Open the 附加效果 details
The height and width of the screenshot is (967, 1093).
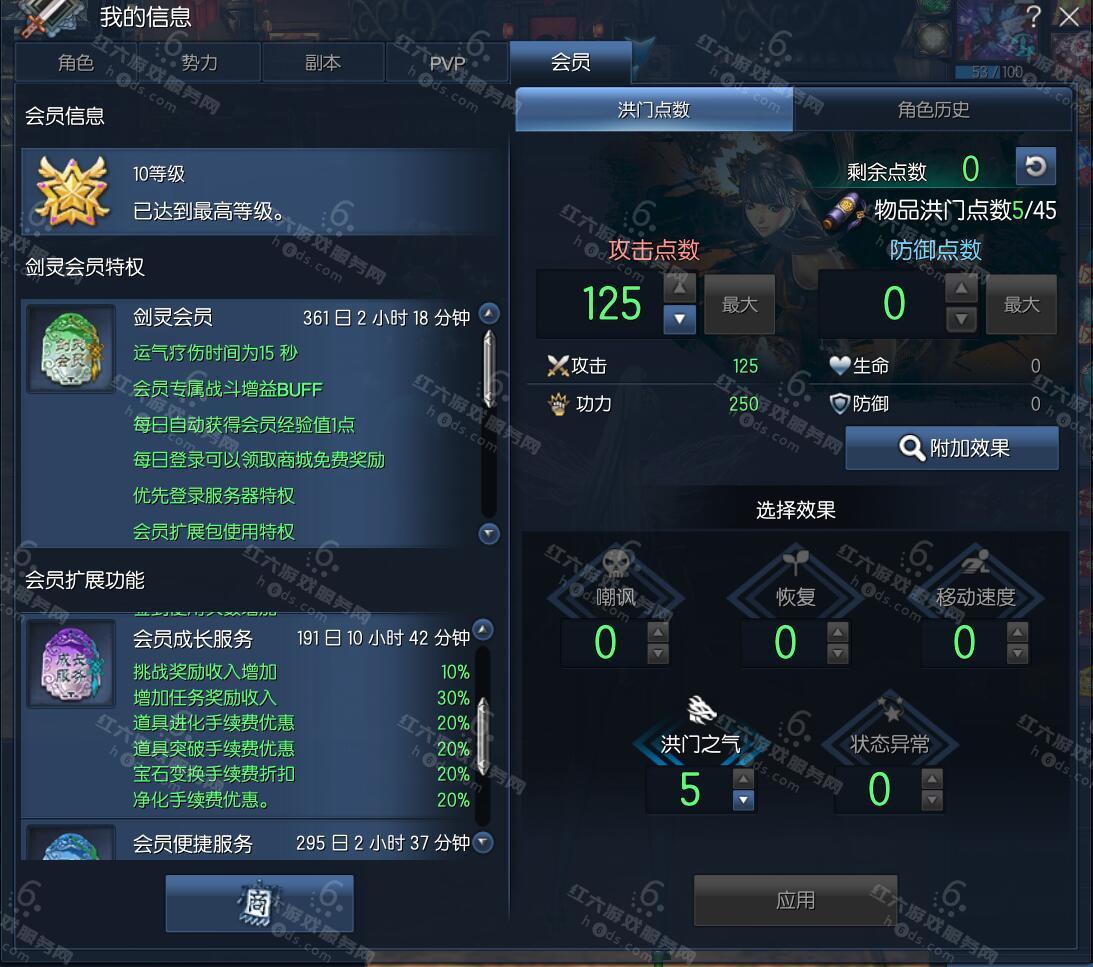952,448
